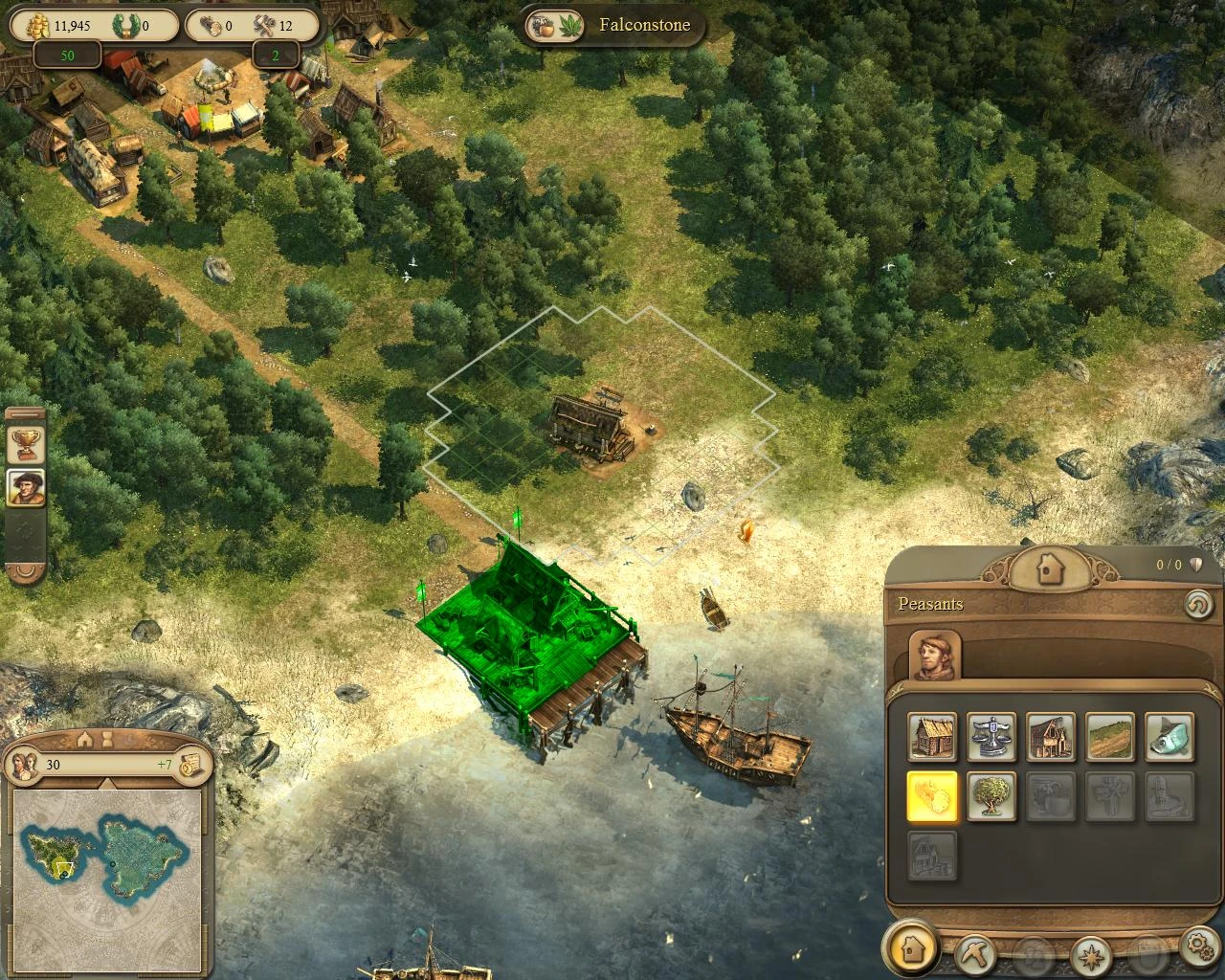Open the pickaxe tools menu
The width and height of the screenshot is (1225, 980).
974,951
